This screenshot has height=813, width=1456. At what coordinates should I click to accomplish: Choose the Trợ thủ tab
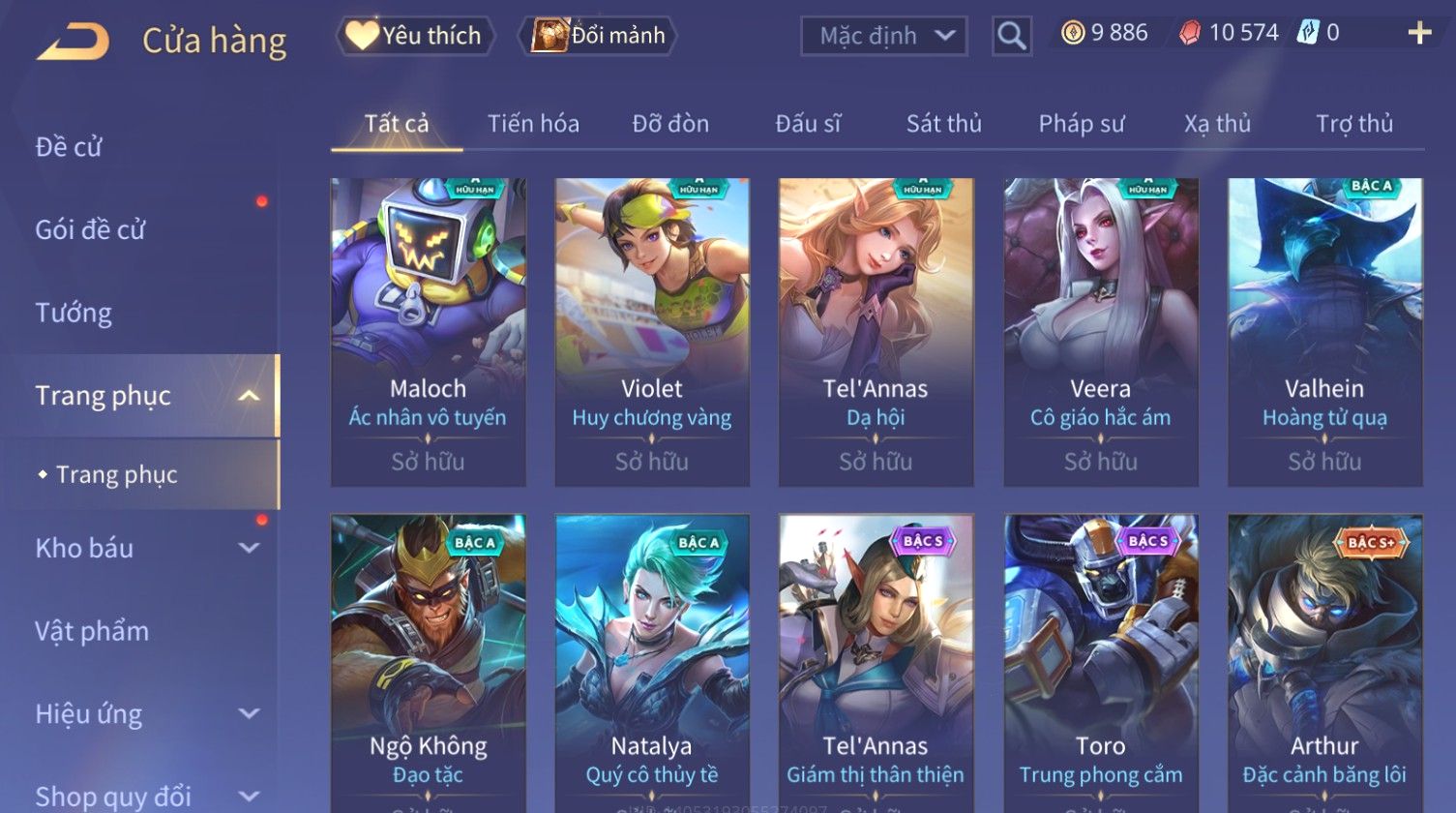[x=1353, y=124]
